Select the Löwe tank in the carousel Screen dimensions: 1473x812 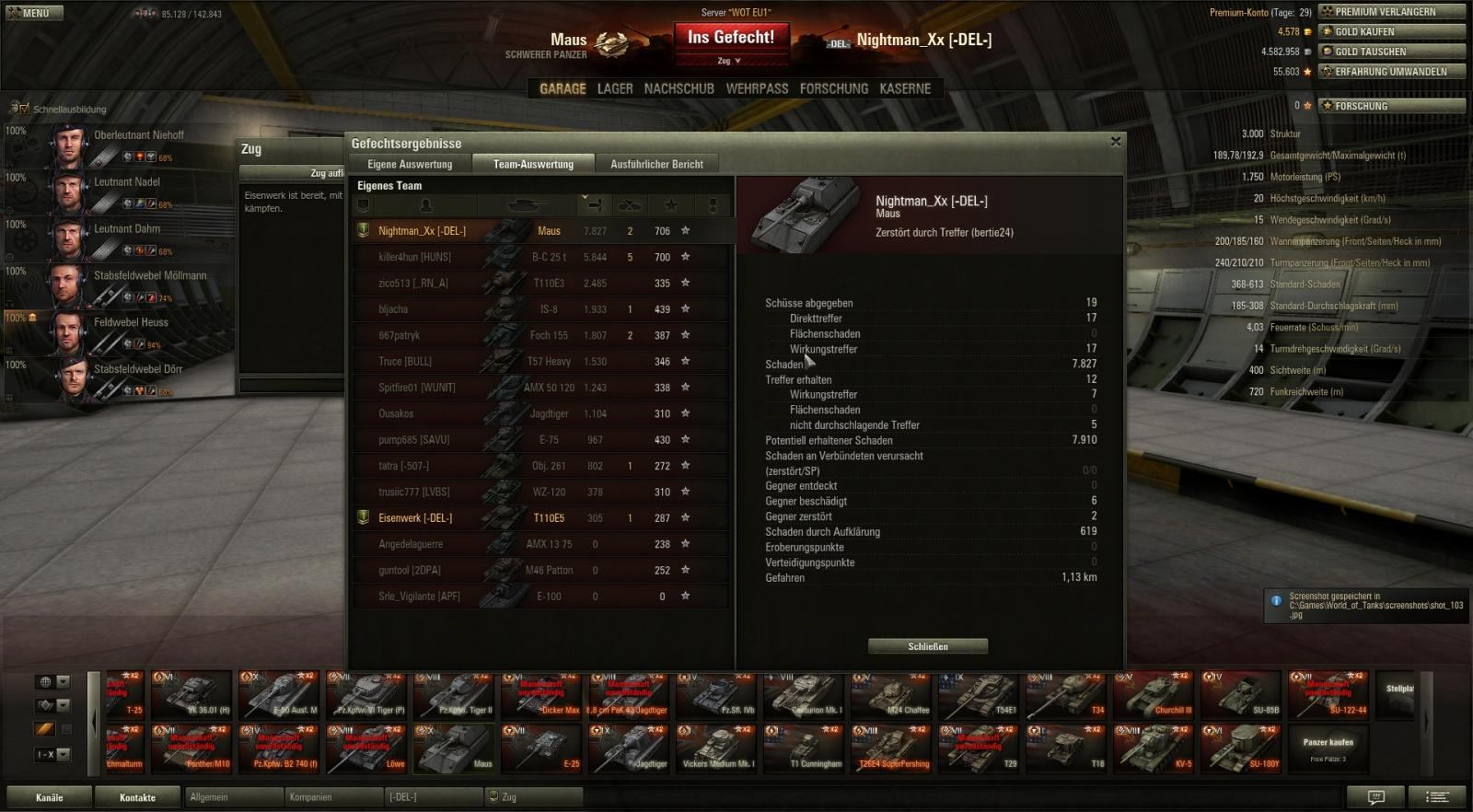(x=367, y=748)
